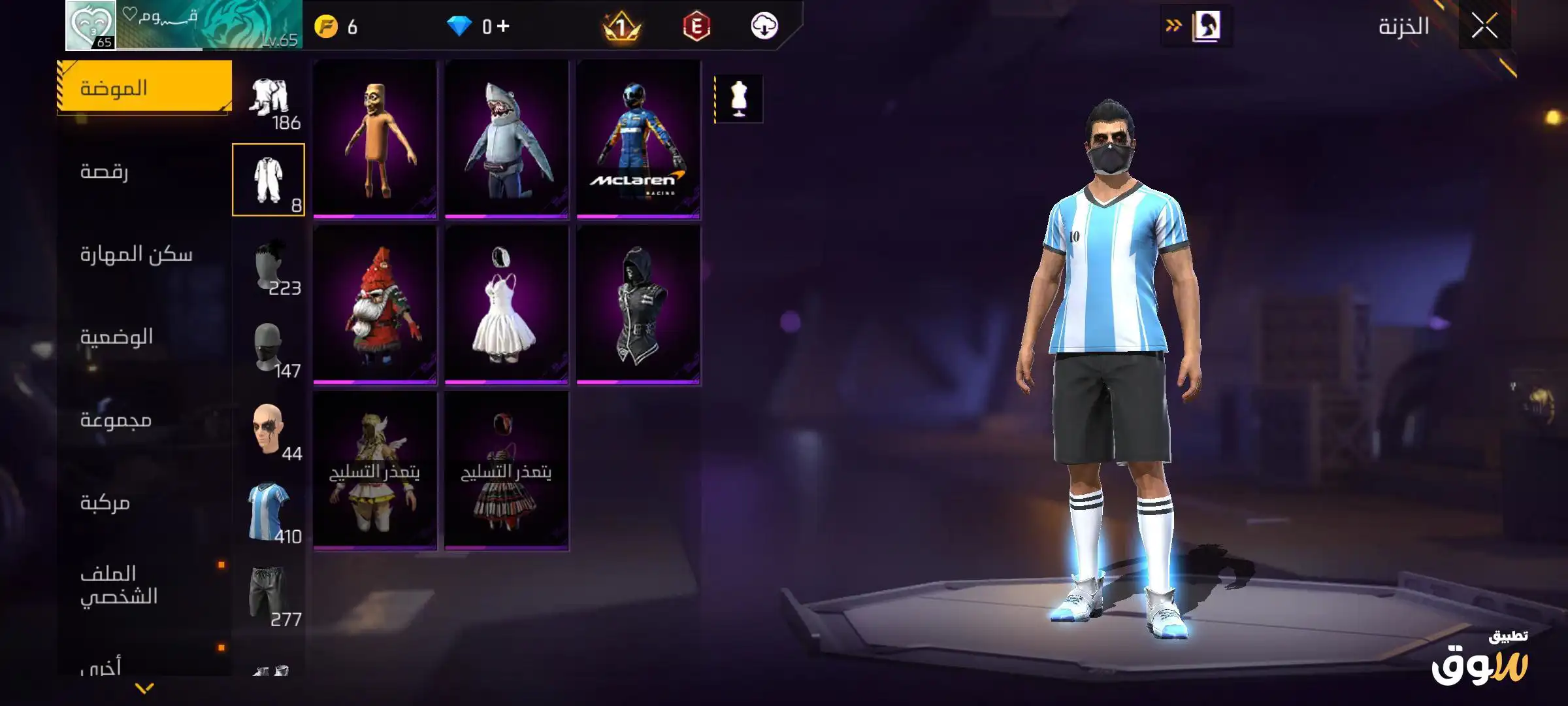This screenshot has width=1568, height=706.
Task: Show the hair category with 223 items
Action: 269,264
